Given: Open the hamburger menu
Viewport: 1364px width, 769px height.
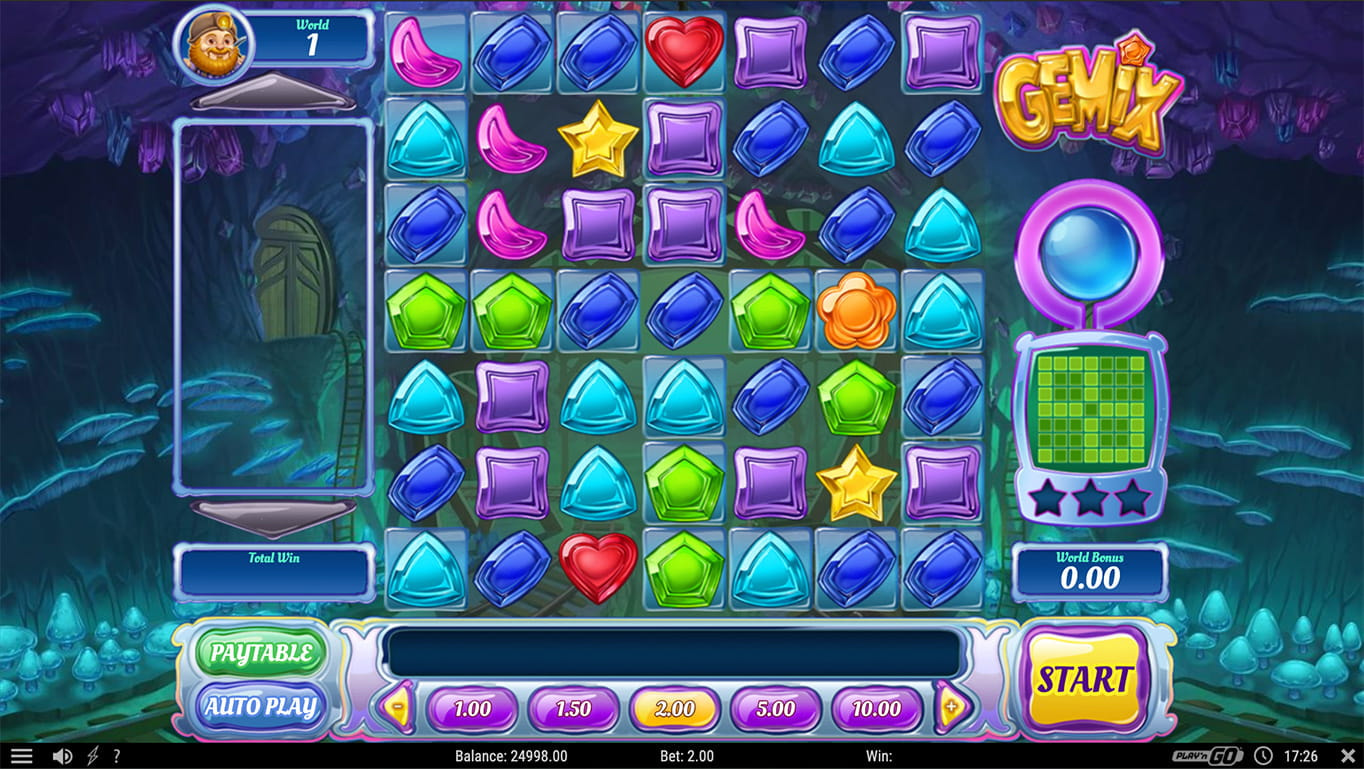Looking at the screenshot, I should (21, 756).
